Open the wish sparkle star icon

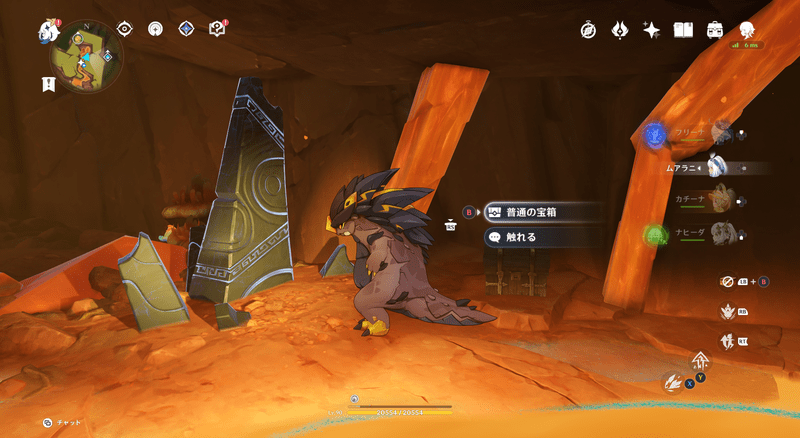[651, 30]
